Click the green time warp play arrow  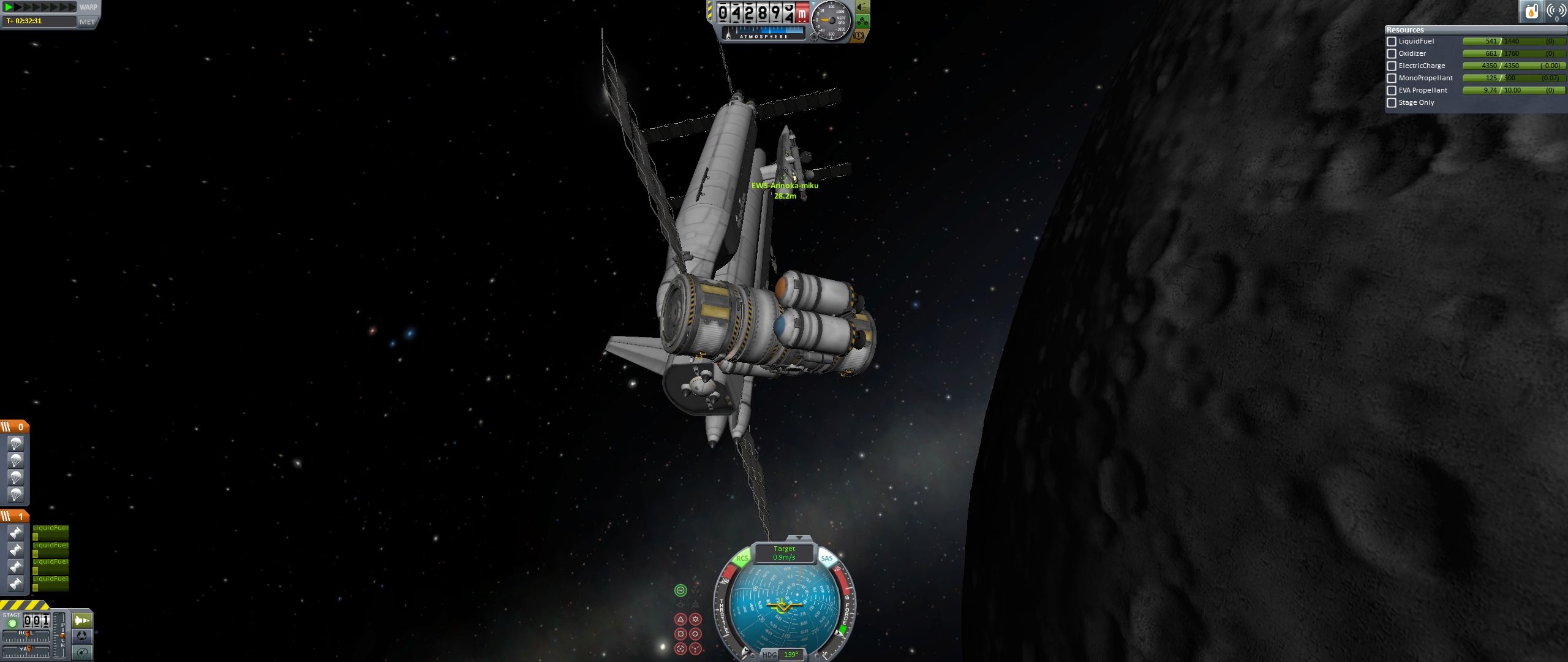pos(9,7)
